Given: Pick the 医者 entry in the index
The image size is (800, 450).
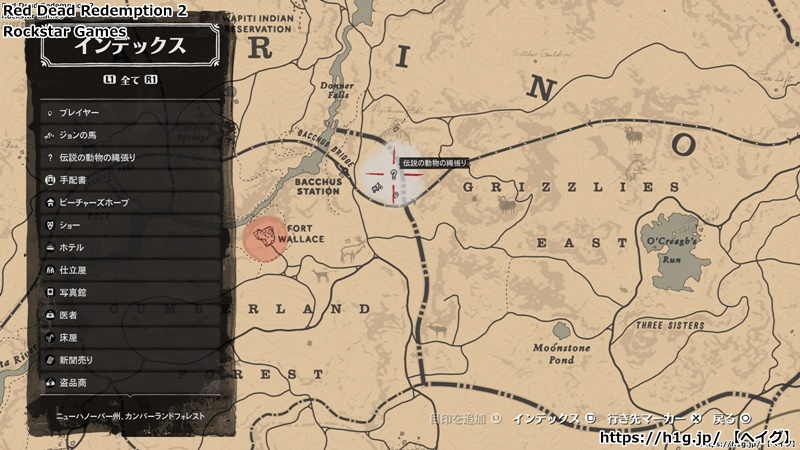Looking at the screenshot, I should tap(130, 315).
